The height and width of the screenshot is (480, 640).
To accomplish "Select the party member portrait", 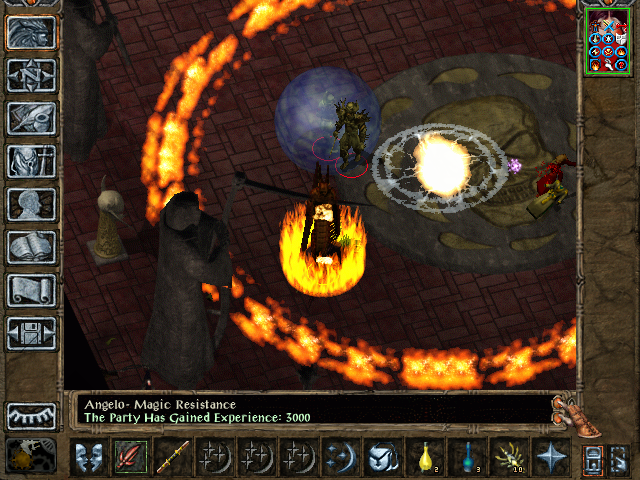I will [x=609, y=41].
